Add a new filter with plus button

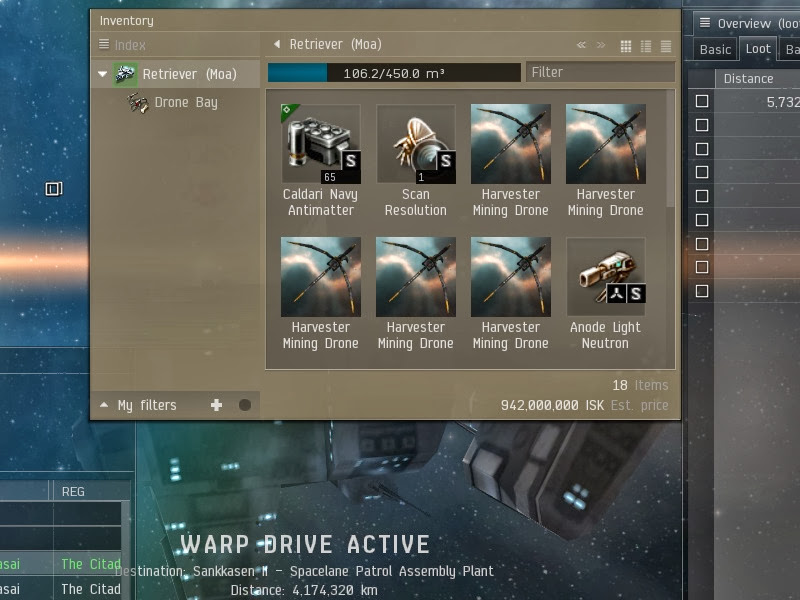click(216, 405)
